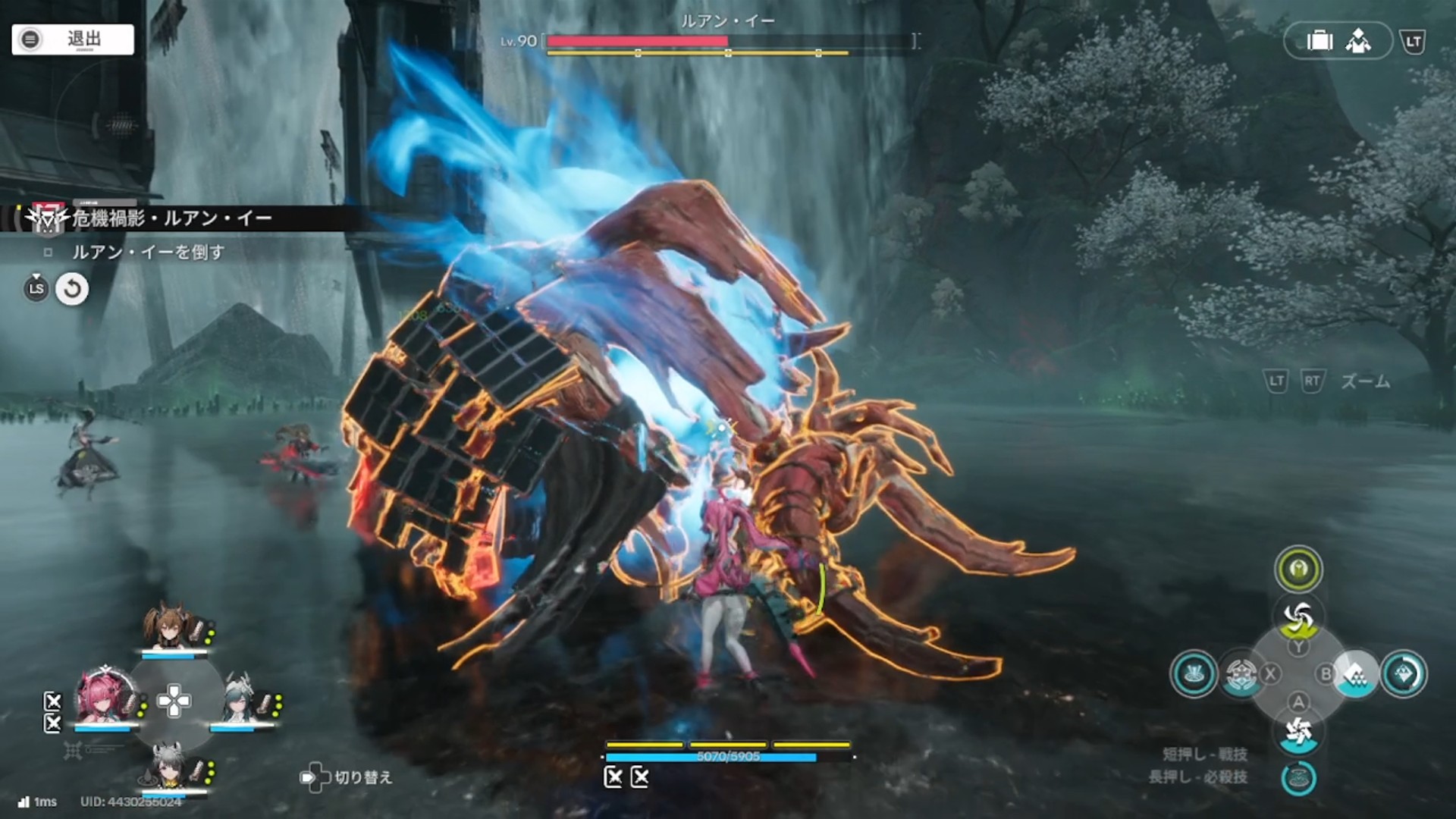Image resolution: width=1456 pixels, height=819 pixels.
Task: Activate the teal-ringed diamond ultimate icon
Action: (x=1403, y=673)
